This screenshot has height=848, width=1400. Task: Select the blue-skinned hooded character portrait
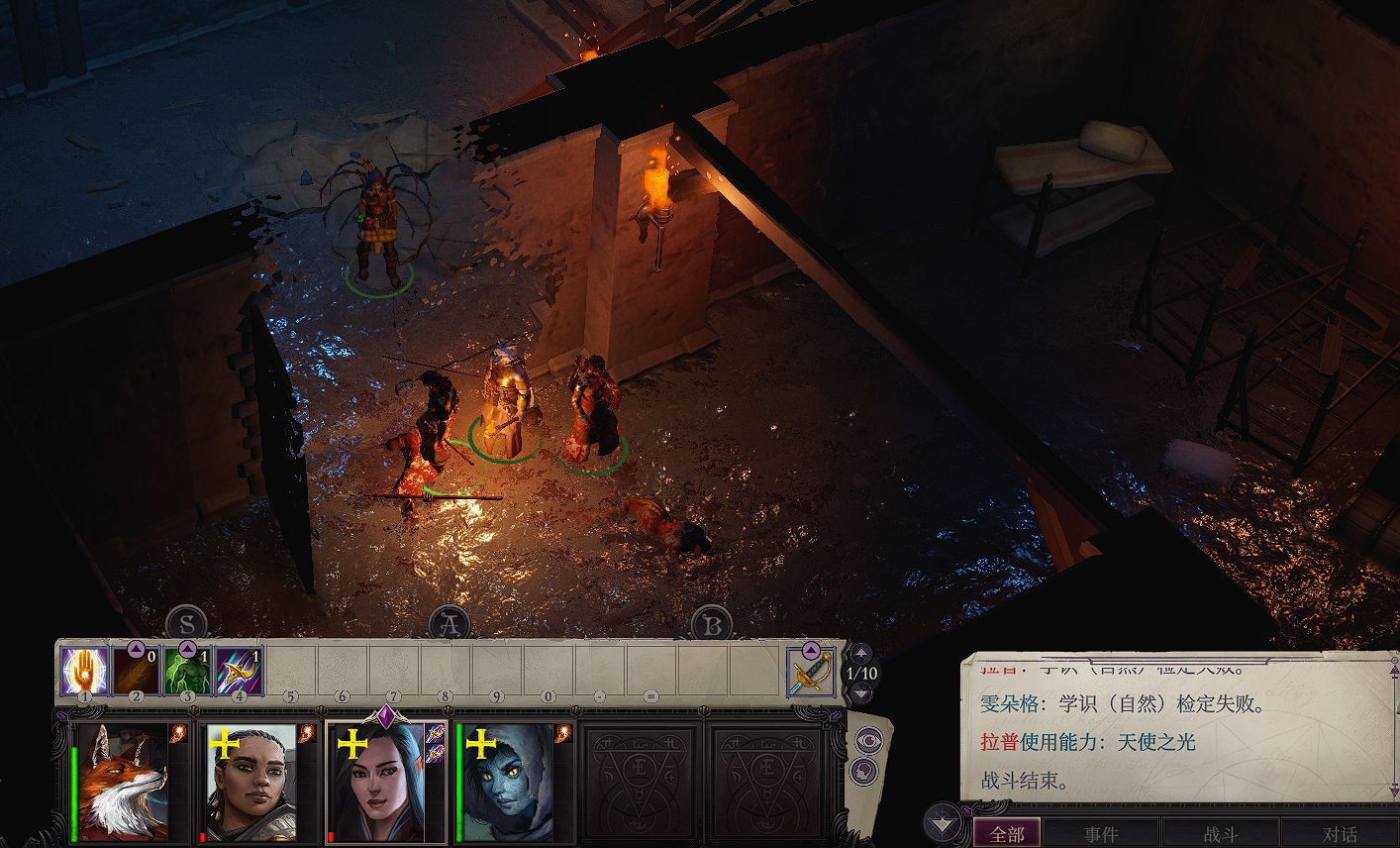tap(506, 783)
